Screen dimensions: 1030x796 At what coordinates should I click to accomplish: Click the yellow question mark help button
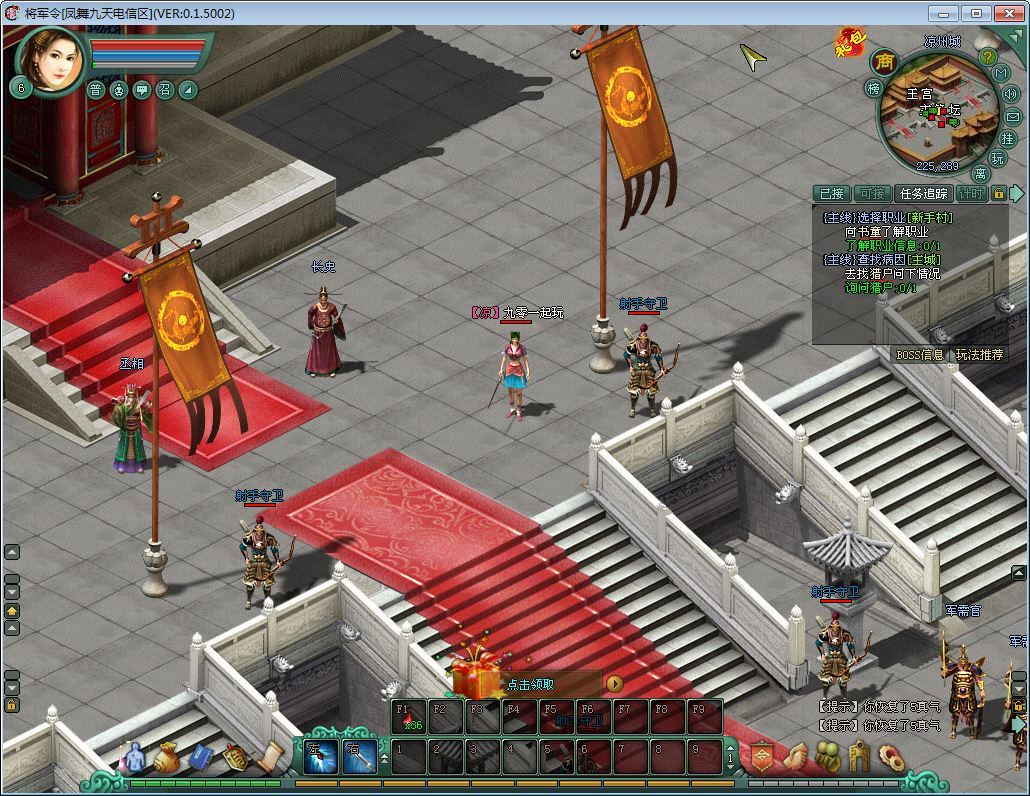[987, 58]
